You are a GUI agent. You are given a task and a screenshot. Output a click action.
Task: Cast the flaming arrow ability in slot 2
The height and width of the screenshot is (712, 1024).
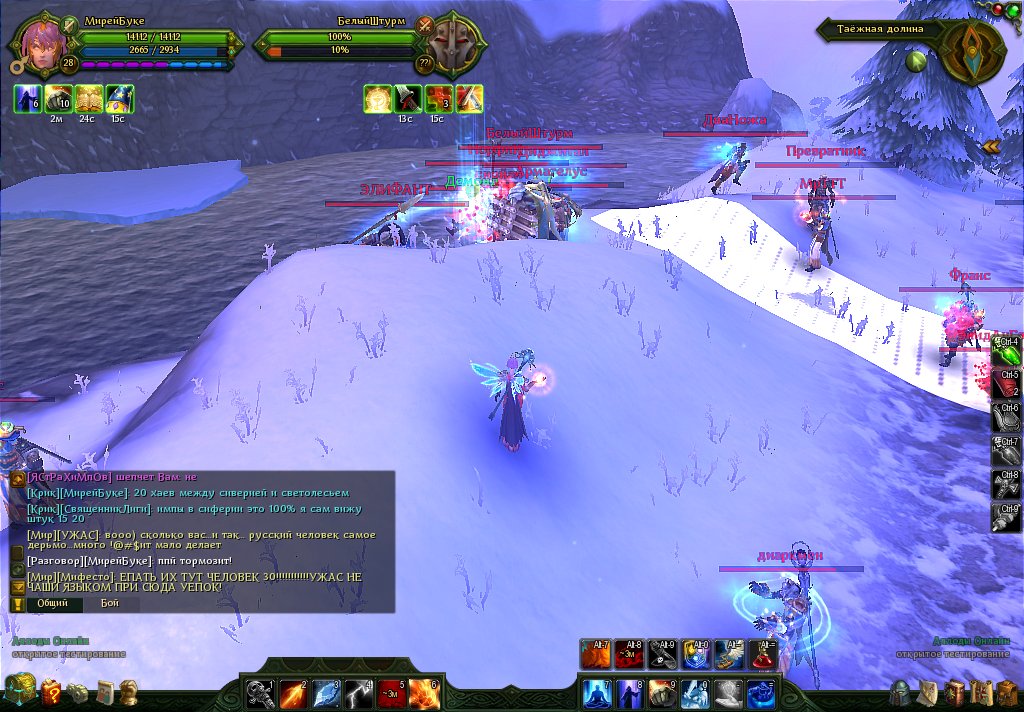pyautogui.click(x=293, y=693)
